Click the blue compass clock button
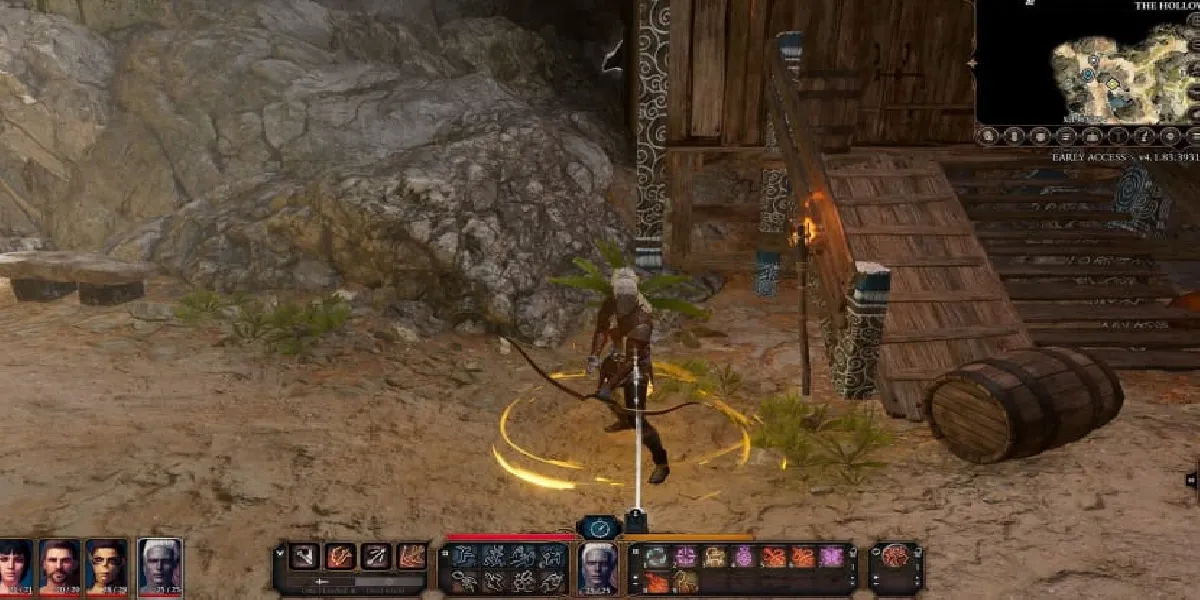The width and height of the screenshot is (1200, 600). pos(599,527)
